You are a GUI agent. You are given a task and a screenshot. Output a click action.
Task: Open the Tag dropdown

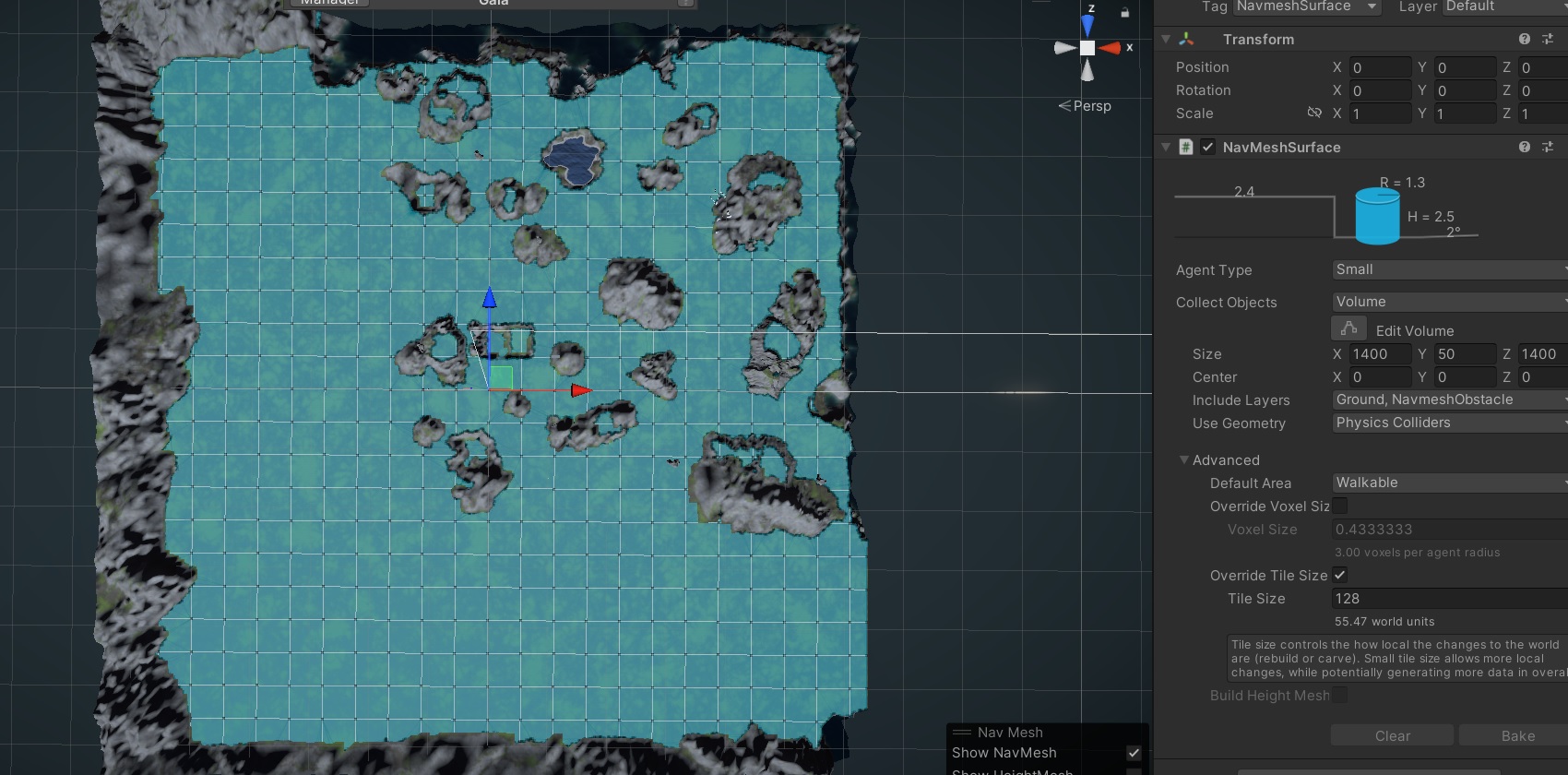pyautogui.click(x=1306, y=6)
